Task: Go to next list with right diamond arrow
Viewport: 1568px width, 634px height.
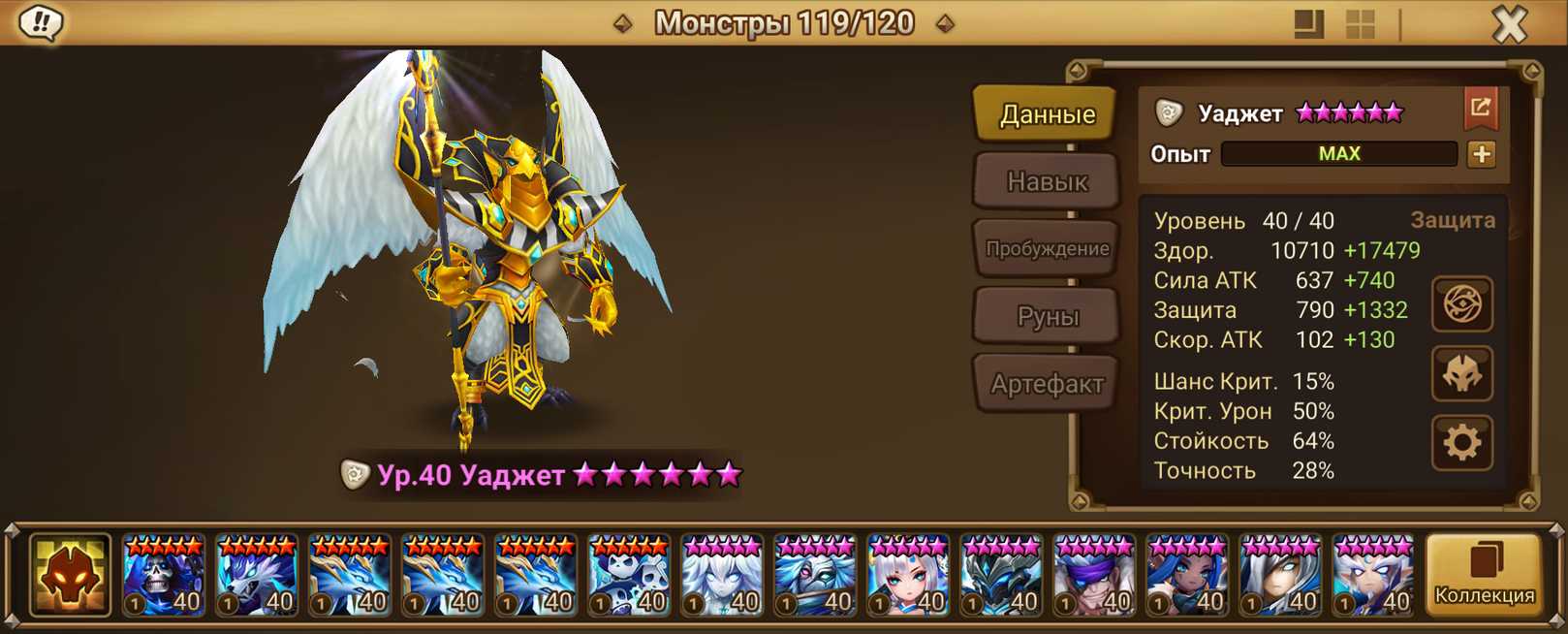Action: tap(945, 23)
